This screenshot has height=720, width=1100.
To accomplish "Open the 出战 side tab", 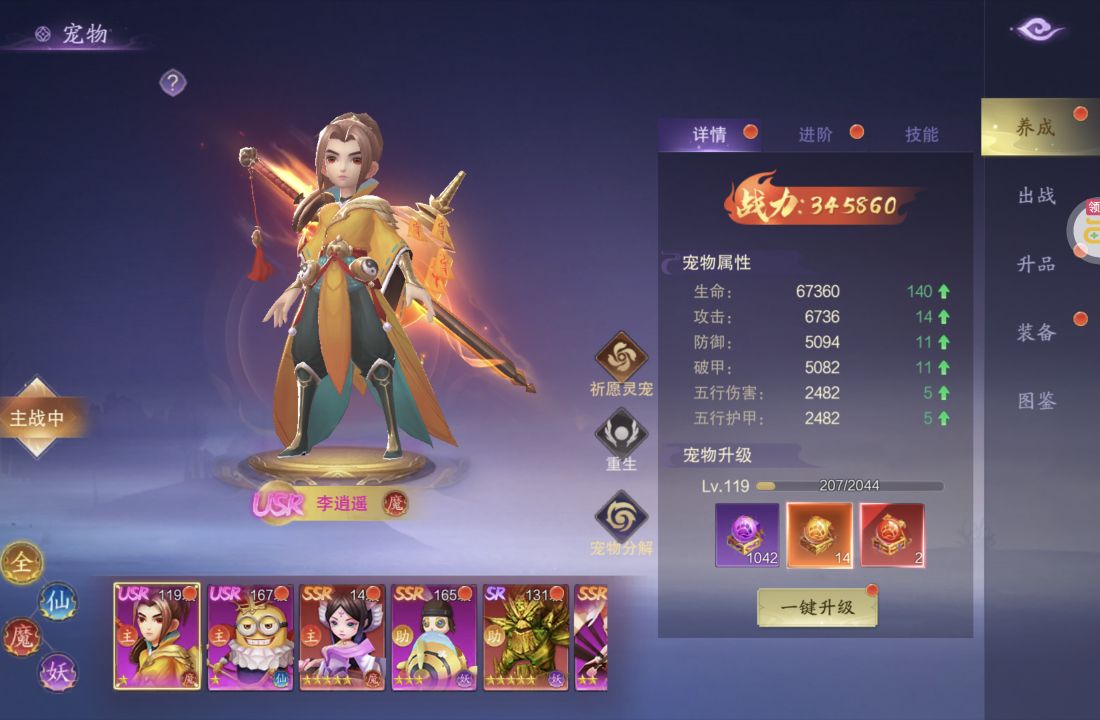I will 1037,196.
